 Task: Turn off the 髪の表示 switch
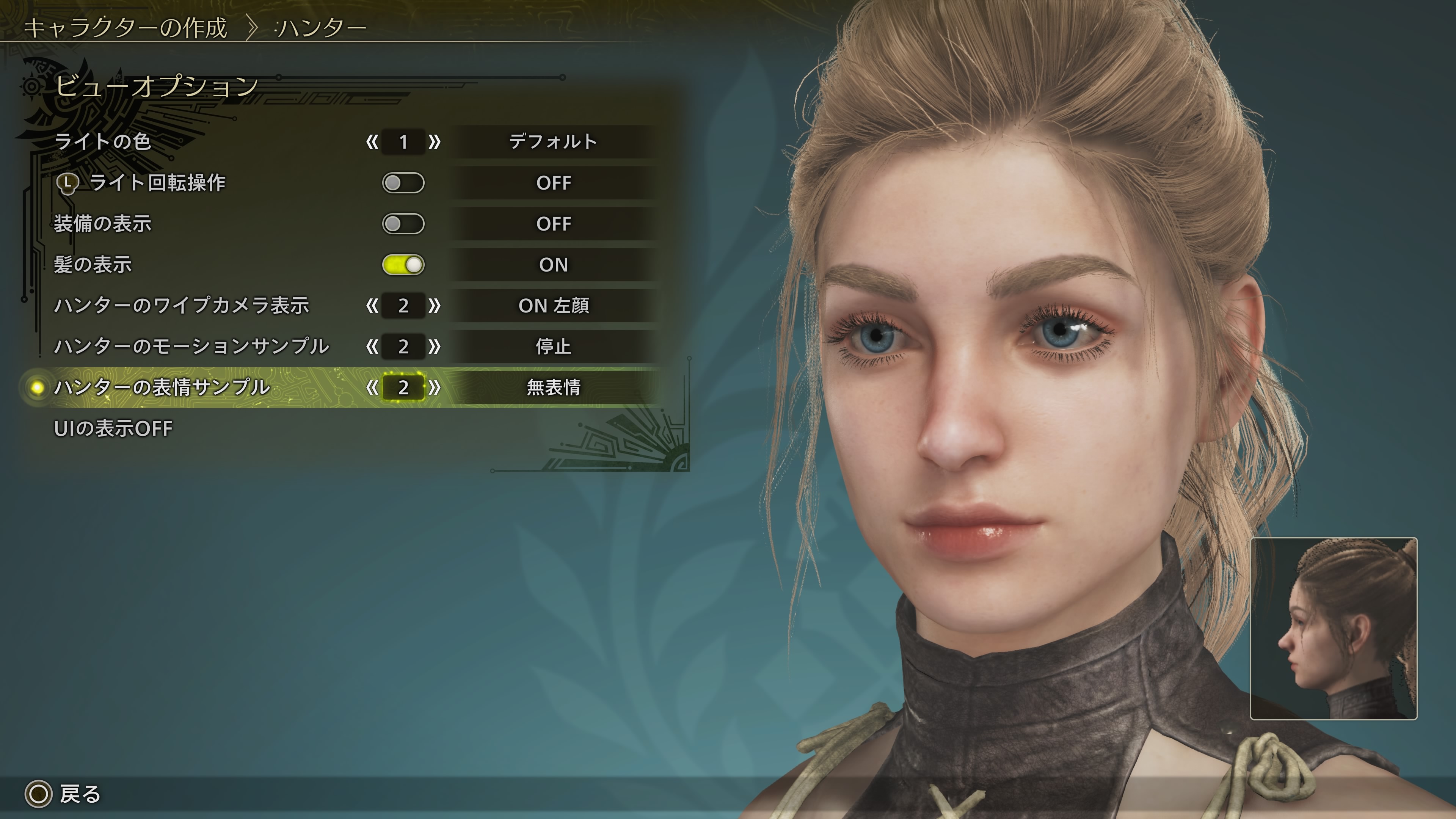click(403, 265)
